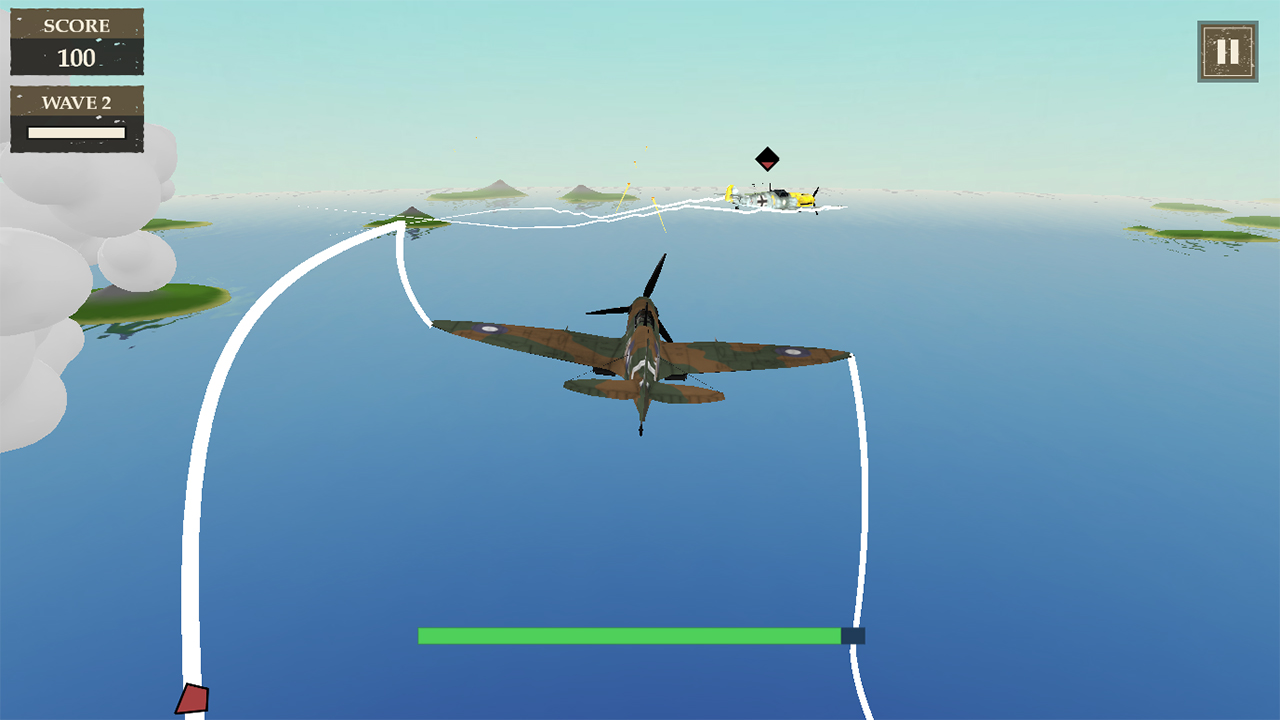Screen dimensions: 1280x720
Task: Select the WAVE 2 label
Action: click(x=76, y=103)
